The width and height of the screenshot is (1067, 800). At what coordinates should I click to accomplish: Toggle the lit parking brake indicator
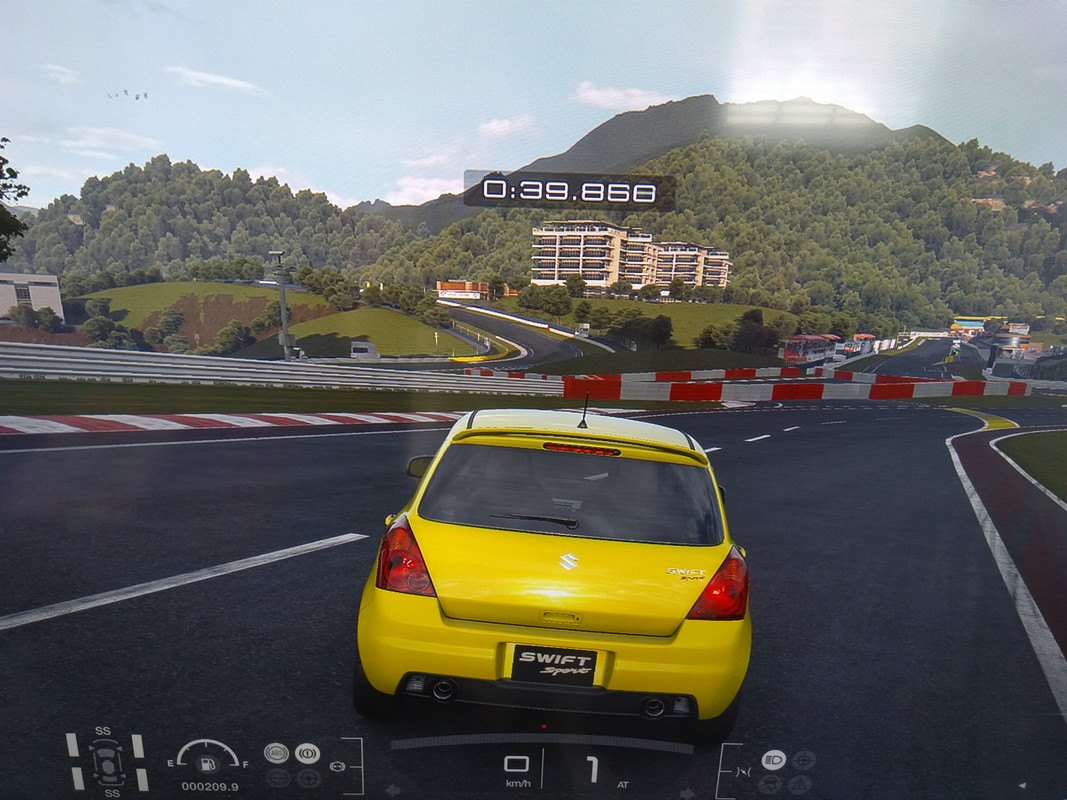(x=307, y=753)
